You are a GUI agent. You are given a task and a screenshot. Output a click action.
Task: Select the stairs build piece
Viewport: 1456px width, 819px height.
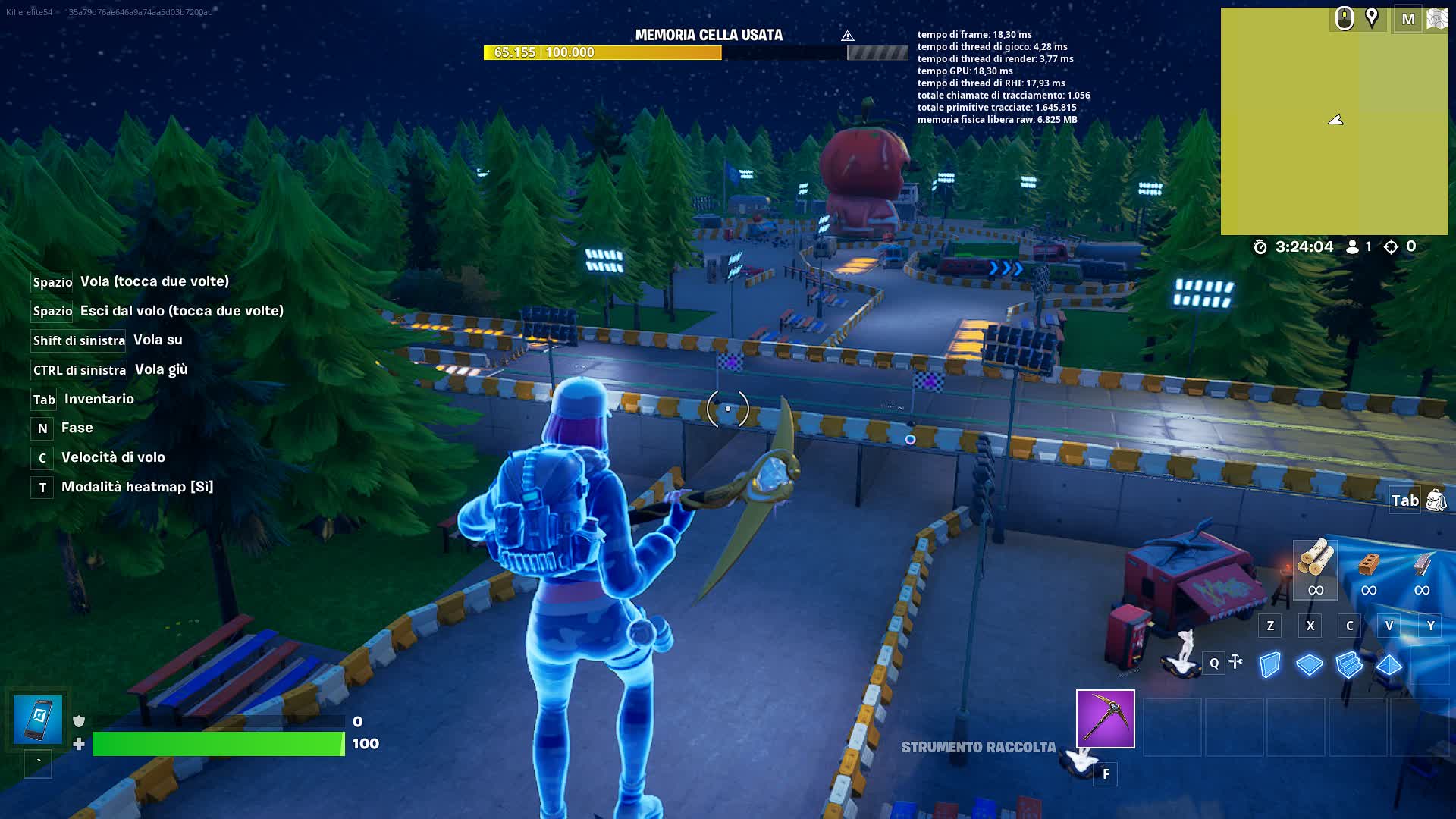[1348, 664]
